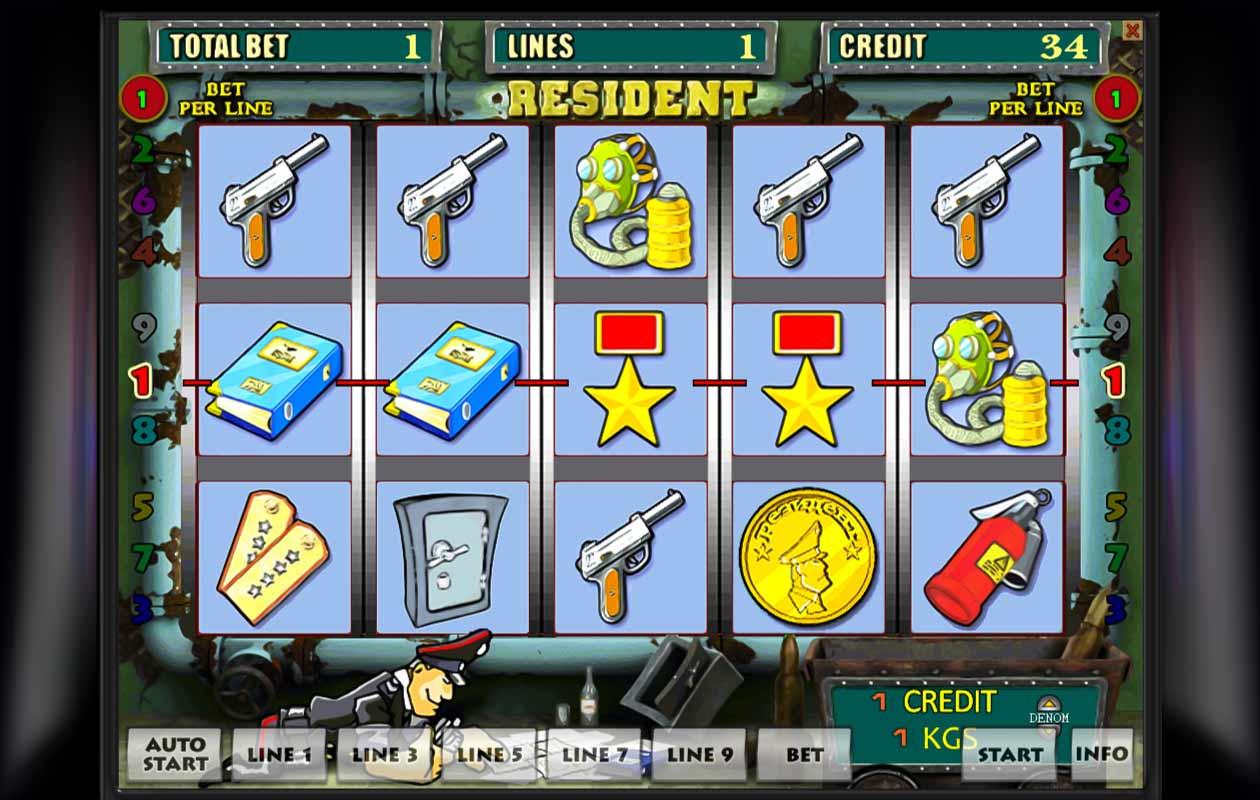
Task: Click the Bet button
Action: click(x=804, y=755)
